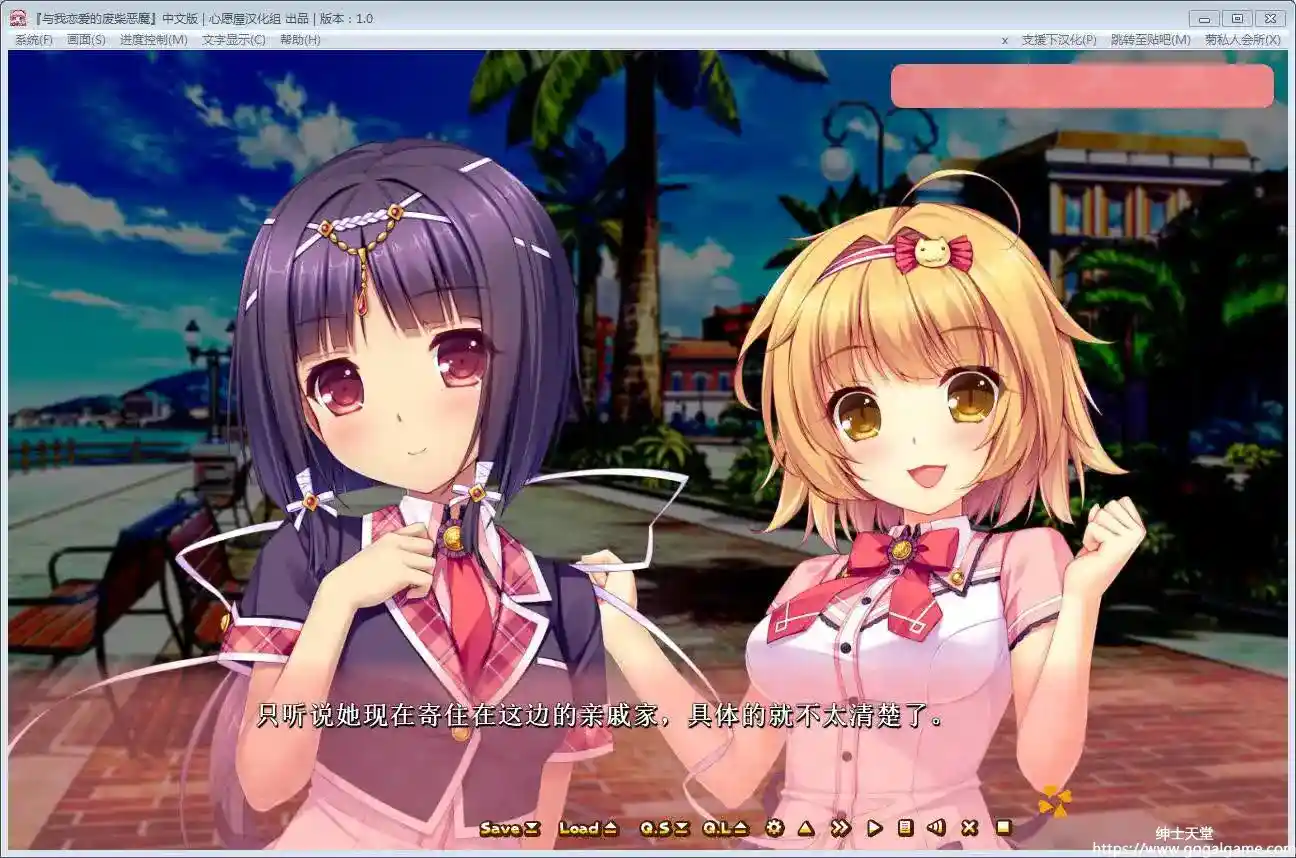Open the 帮助(H) menu

coord(300,40)
